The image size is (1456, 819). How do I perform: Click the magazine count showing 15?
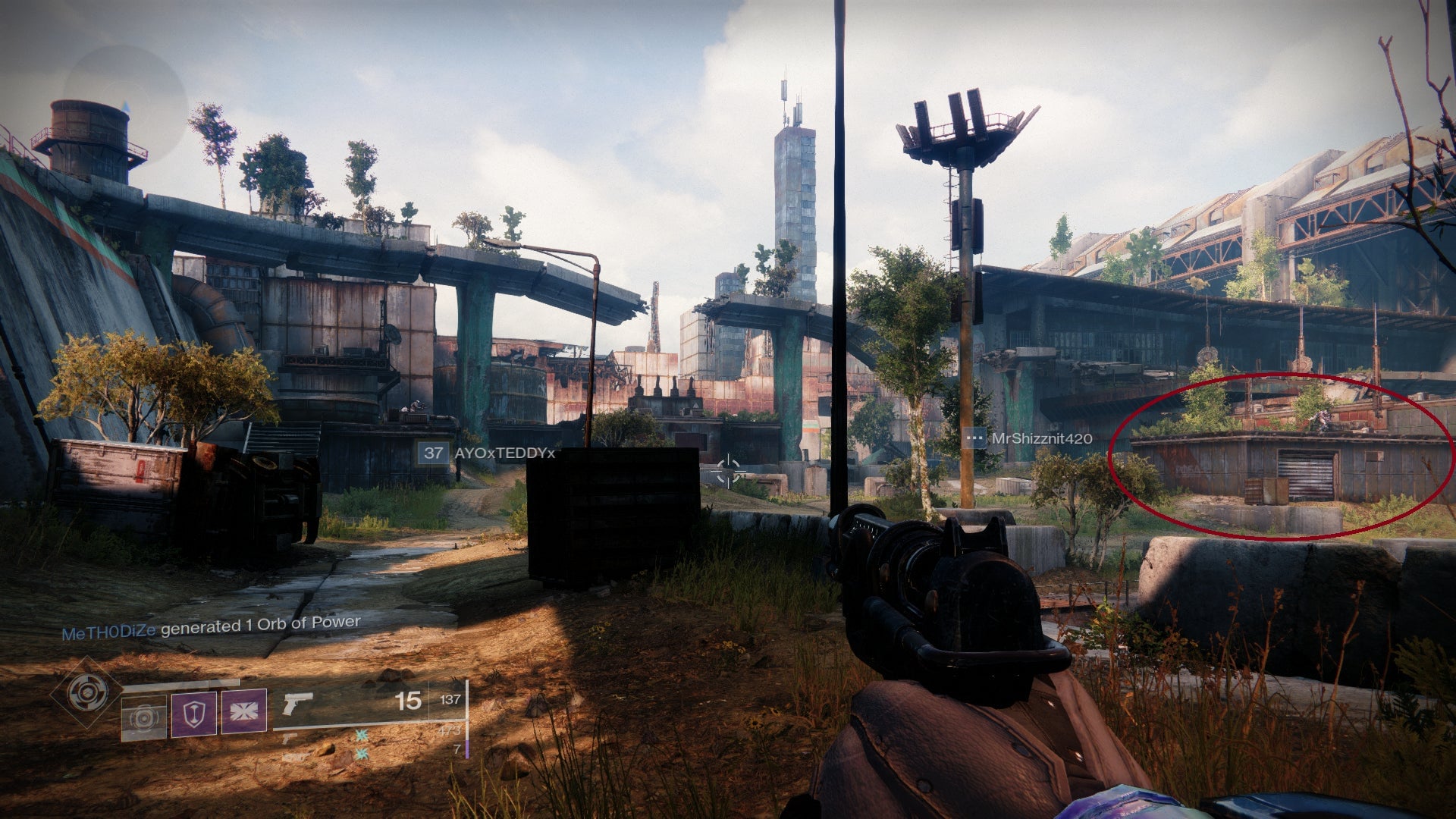click(x=407, y=700)
